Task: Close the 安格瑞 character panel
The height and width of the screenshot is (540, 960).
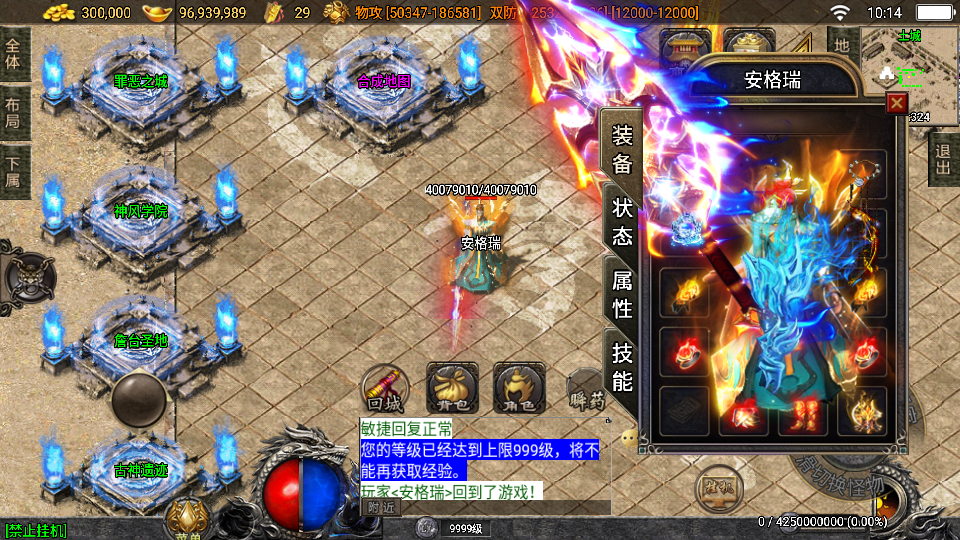Action: point(897,103)
